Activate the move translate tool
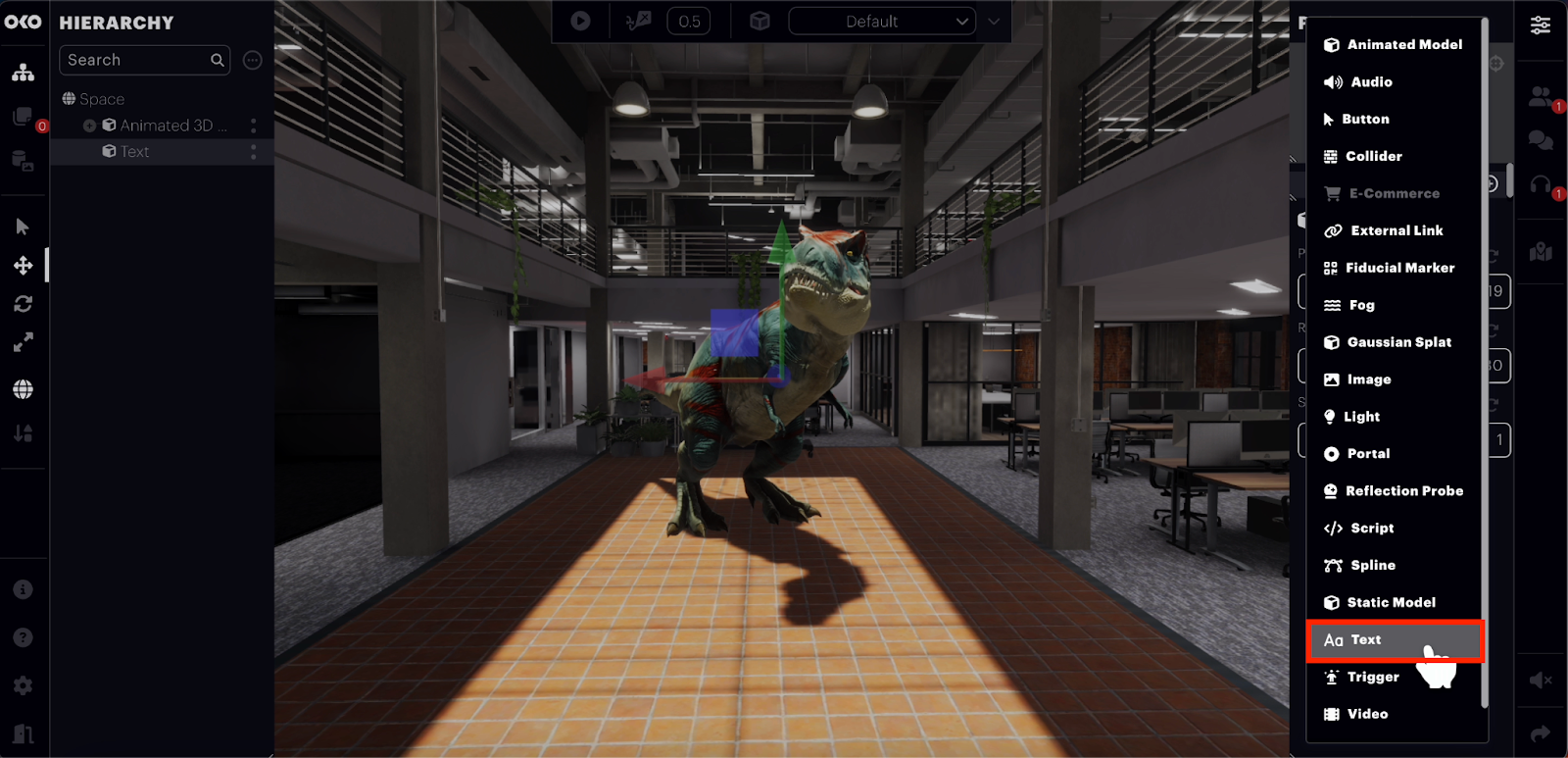The width and height of the screenshot is (1568, 758). [x=24, y=266]
